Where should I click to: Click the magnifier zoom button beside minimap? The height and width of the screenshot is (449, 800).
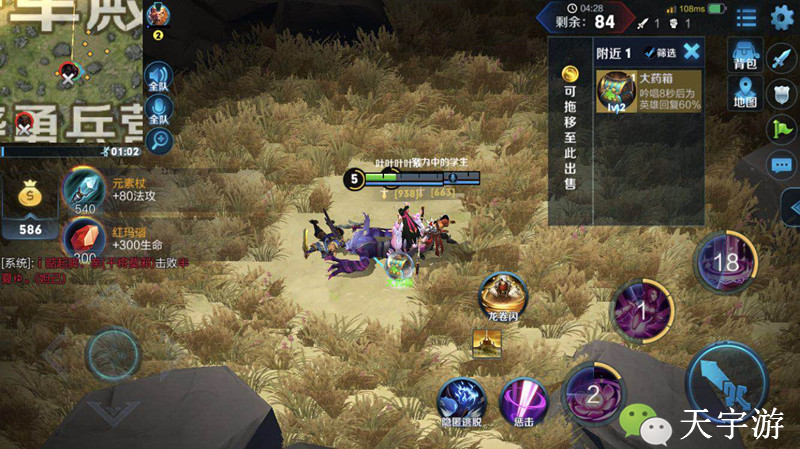click(x=158, y=141)
